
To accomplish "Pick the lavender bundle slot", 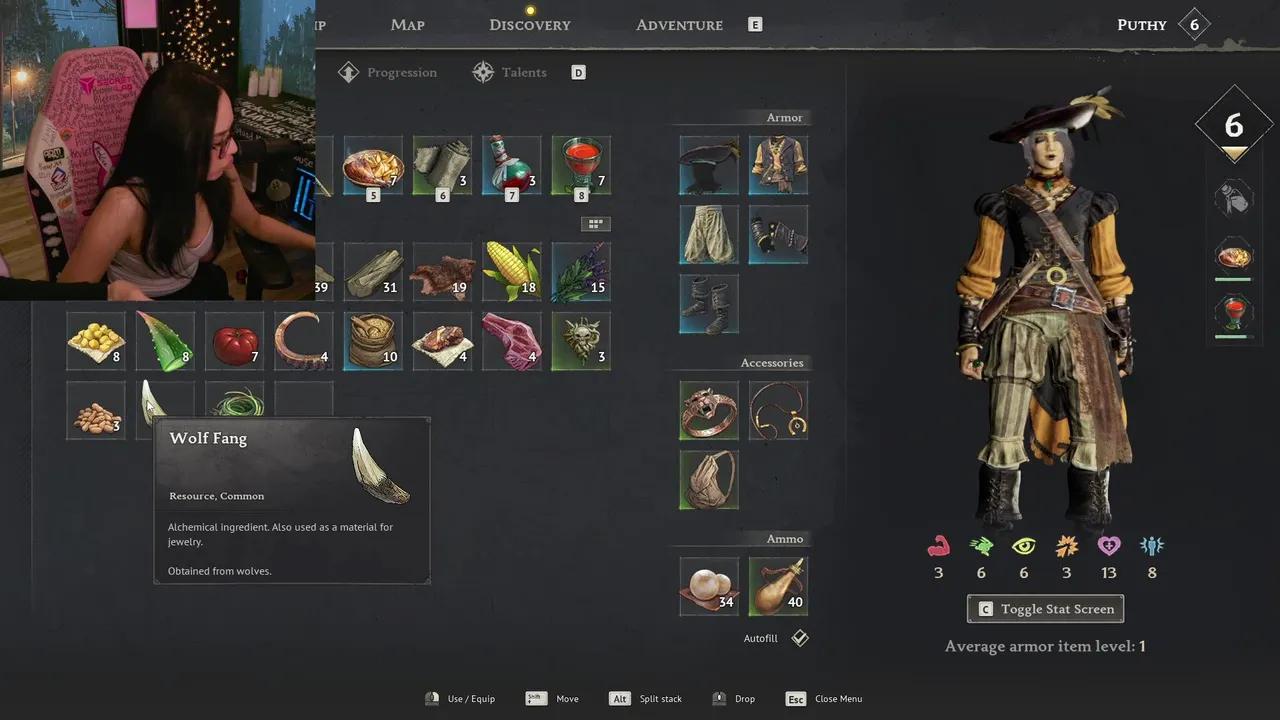I will pos(581,271).
